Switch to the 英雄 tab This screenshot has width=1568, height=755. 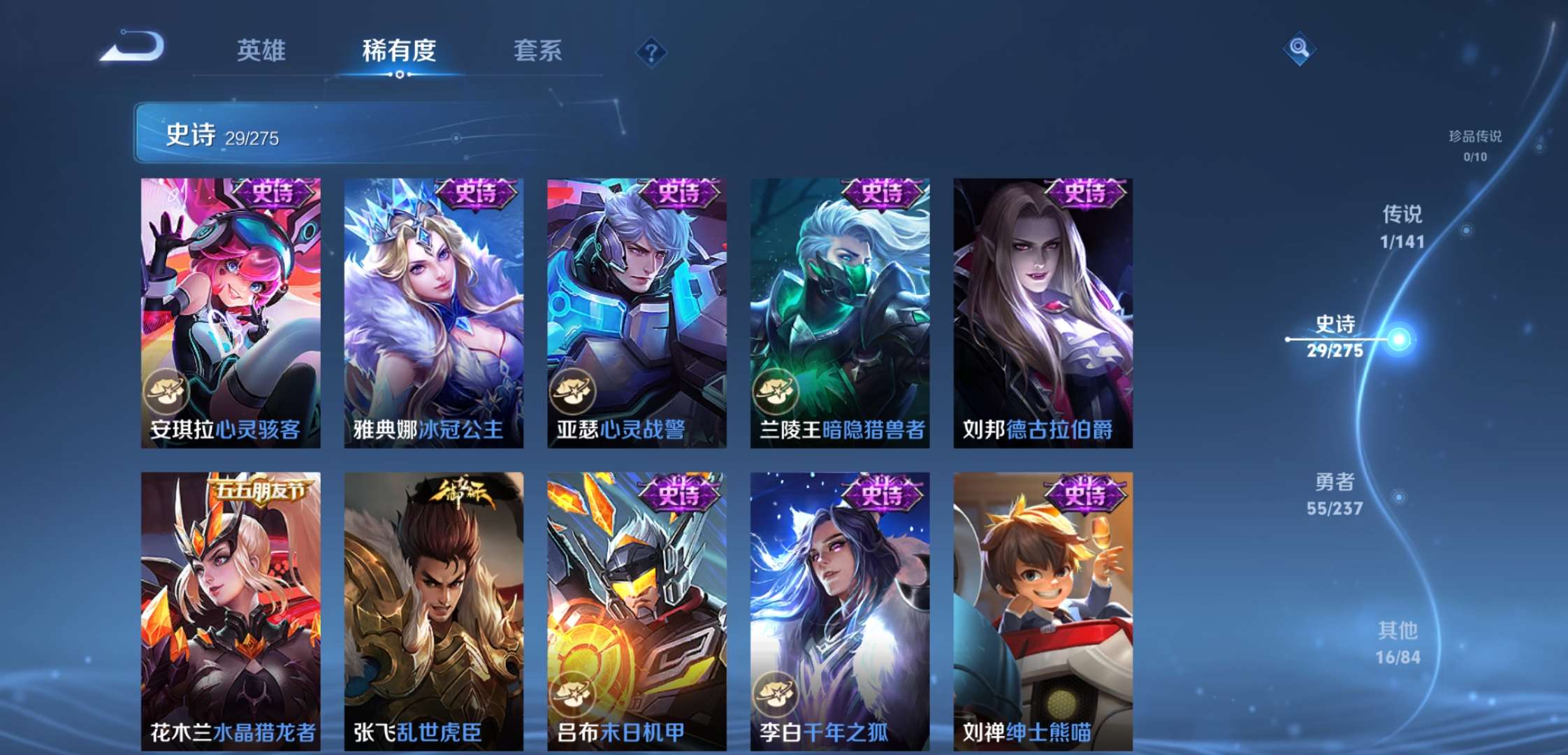pos(262,50)
